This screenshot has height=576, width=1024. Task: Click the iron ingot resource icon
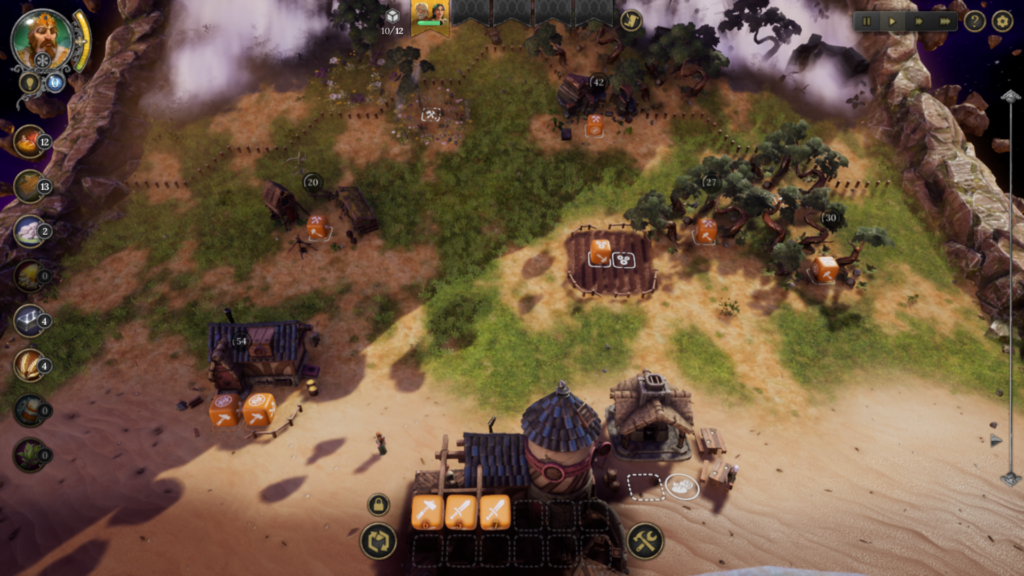pos(28,321)
